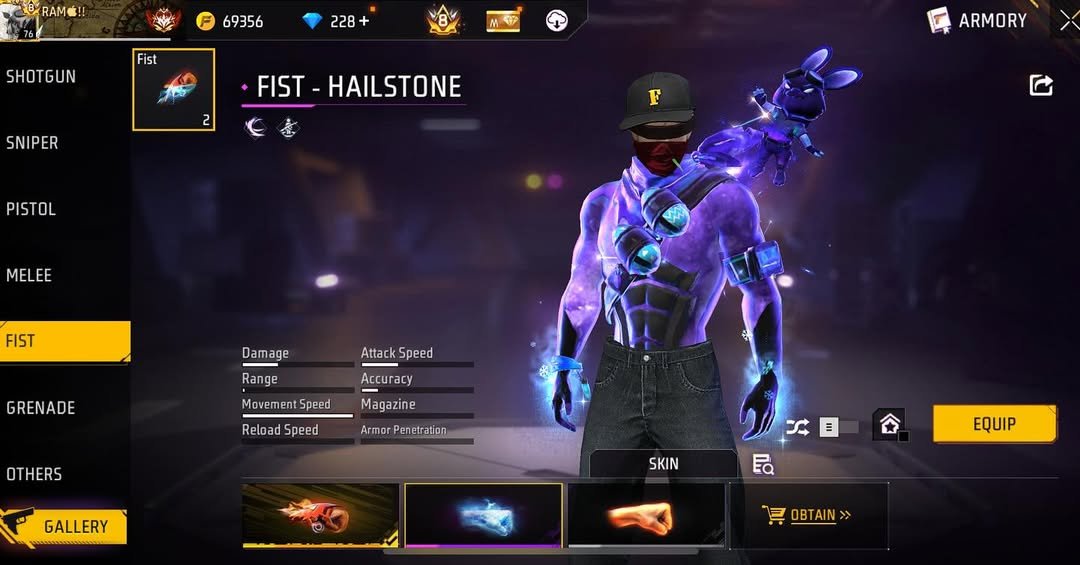Close the Armory screen

tap(1068, 20)
